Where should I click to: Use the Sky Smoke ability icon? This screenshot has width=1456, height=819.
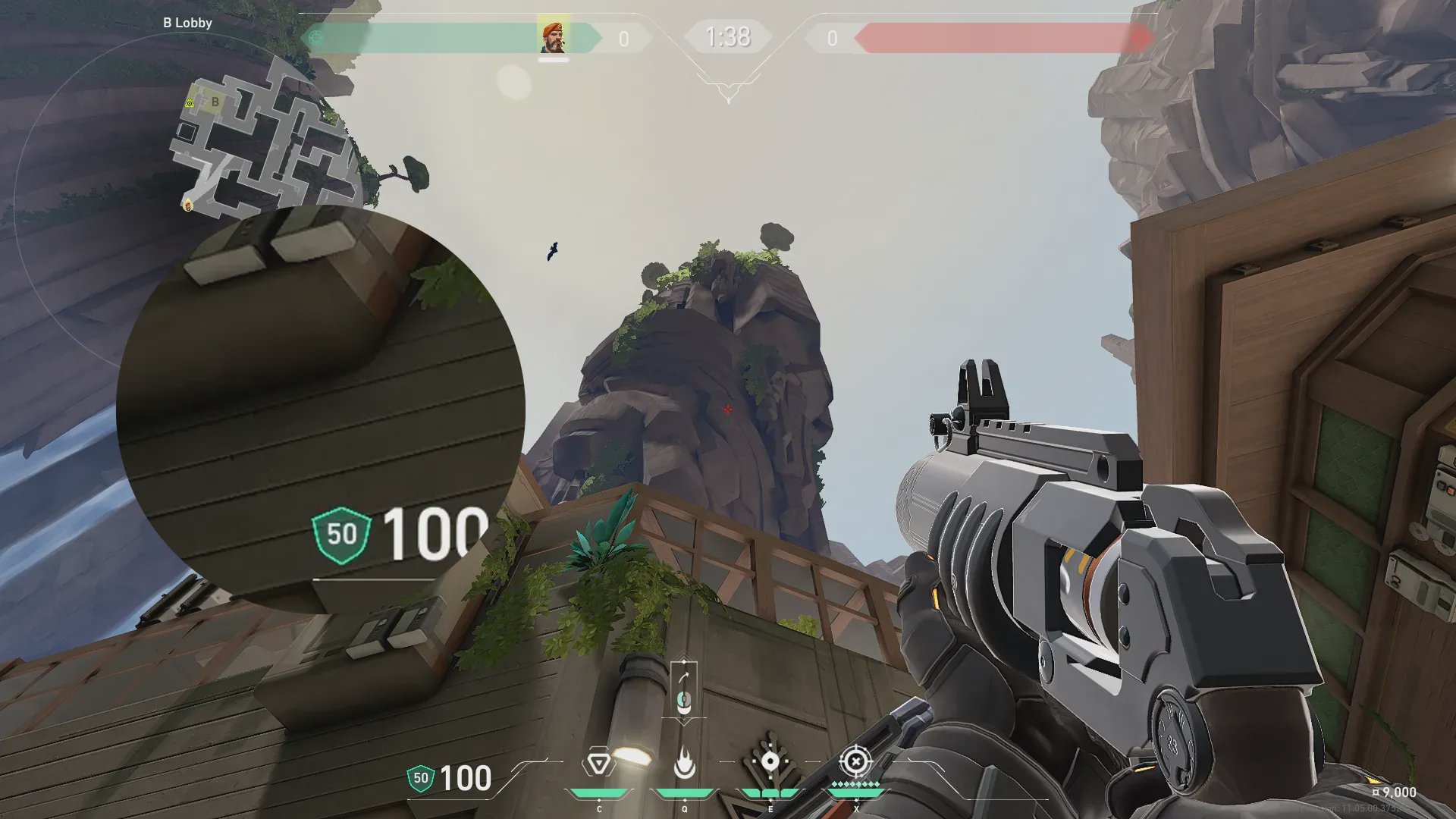point(770,763)
